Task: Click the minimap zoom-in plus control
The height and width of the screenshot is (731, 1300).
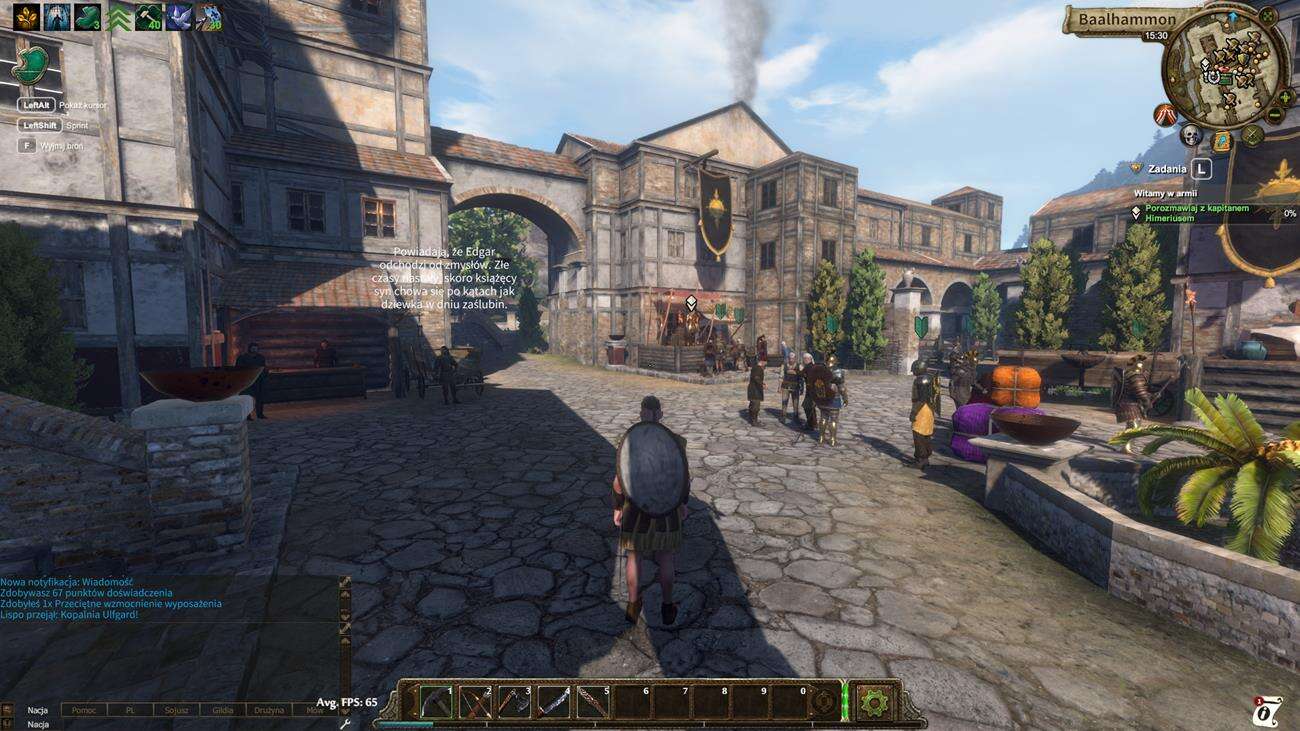Action: coord(1285,97)
